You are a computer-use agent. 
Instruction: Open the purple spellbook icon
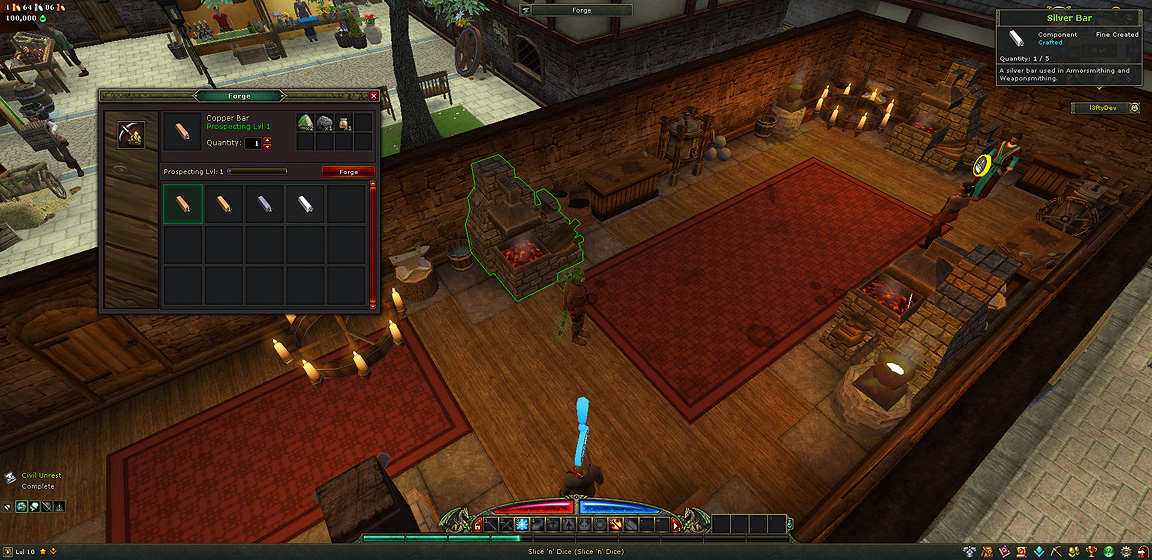pos(1002,551)
